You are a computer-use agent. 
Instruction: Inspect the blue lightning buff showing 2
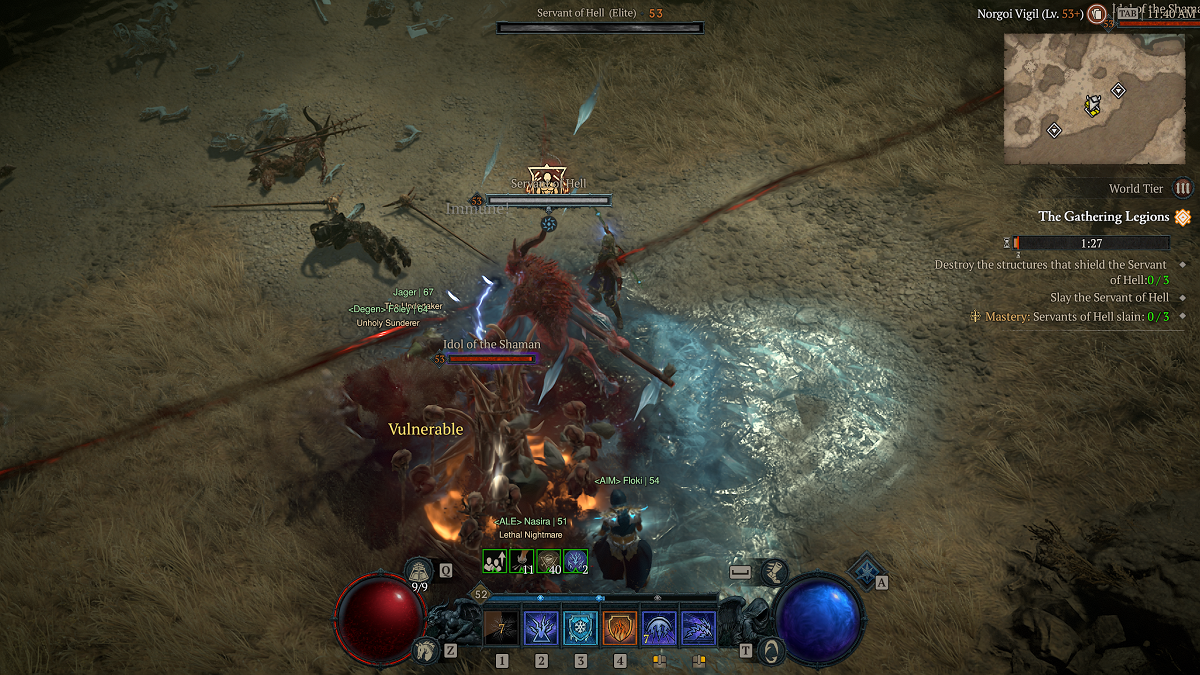tap(575, 561)
